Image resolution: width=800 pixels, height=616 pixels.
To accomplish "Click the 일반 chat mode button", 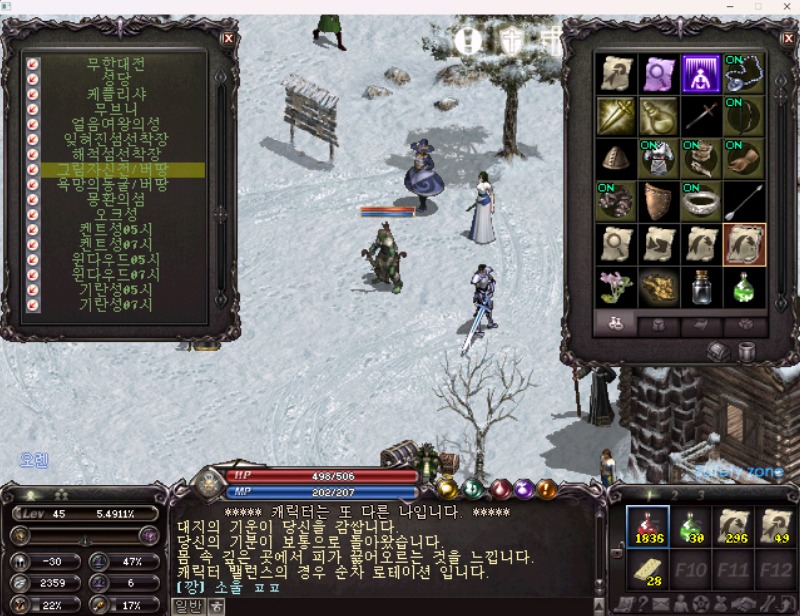I will (x=188, y=606).
